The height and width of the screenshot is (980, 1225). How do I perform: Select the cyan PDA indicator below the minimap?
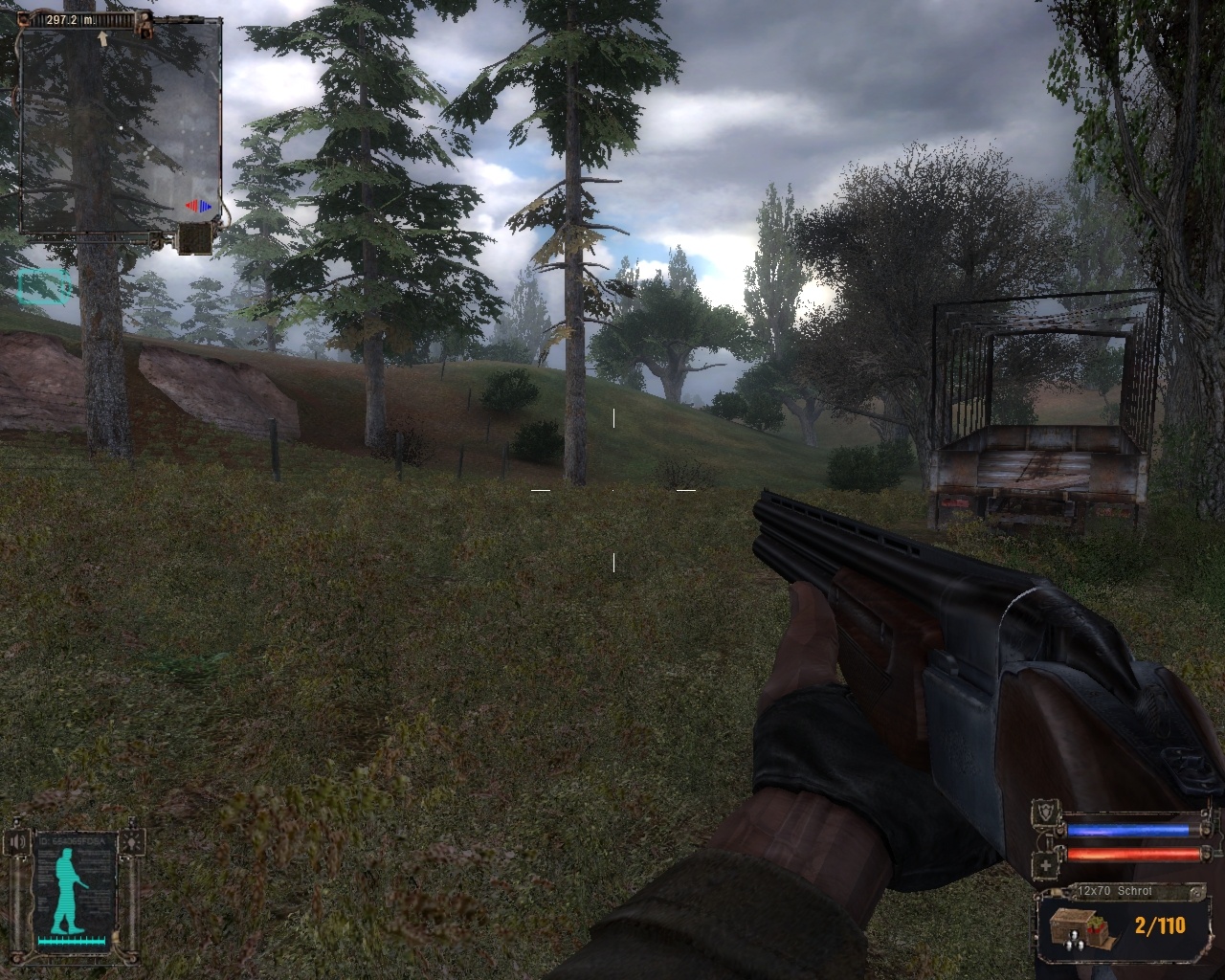(x=44, y=286)
